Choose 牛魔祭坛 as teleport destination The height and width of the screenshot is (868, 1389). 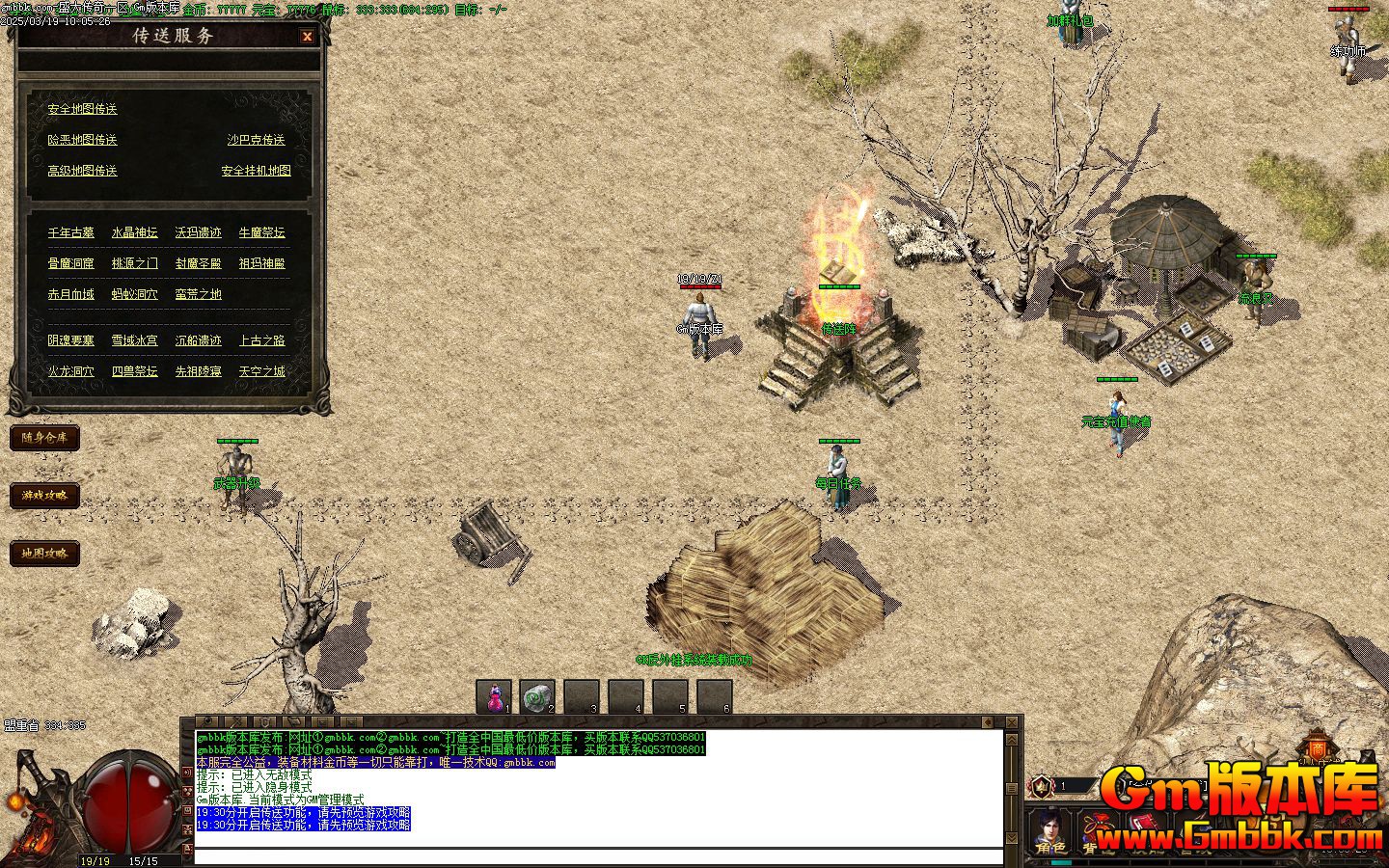(261, 232)
